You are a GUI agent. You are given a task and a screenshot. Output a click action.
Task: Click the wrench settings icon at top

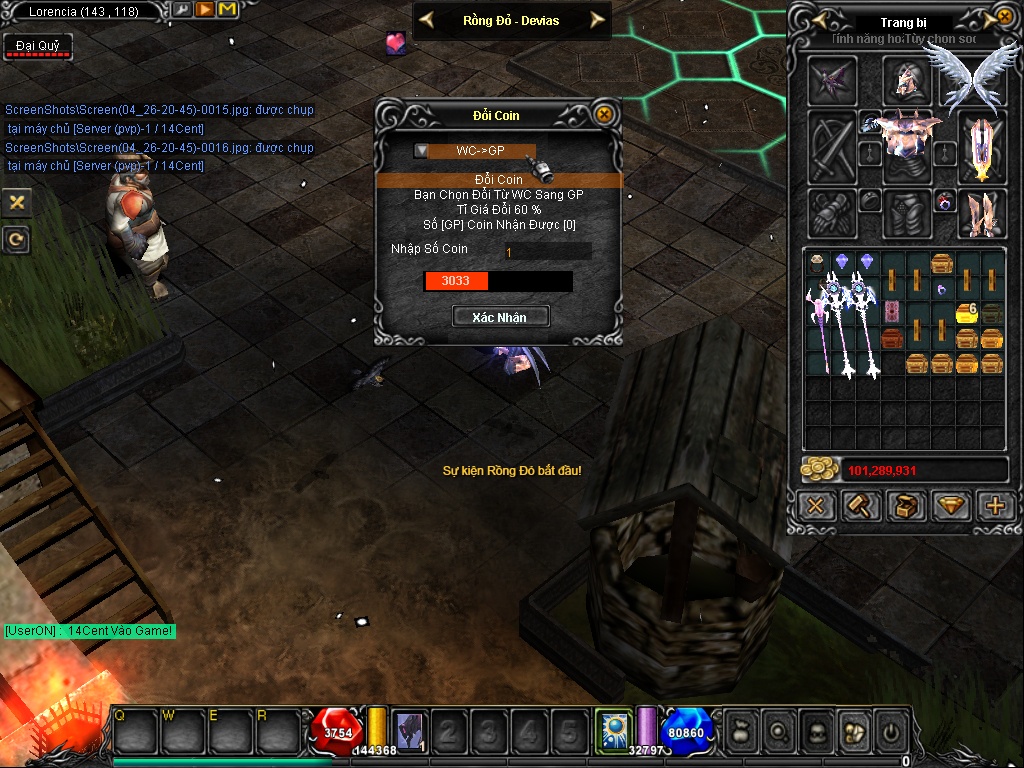tap(181, 10)
